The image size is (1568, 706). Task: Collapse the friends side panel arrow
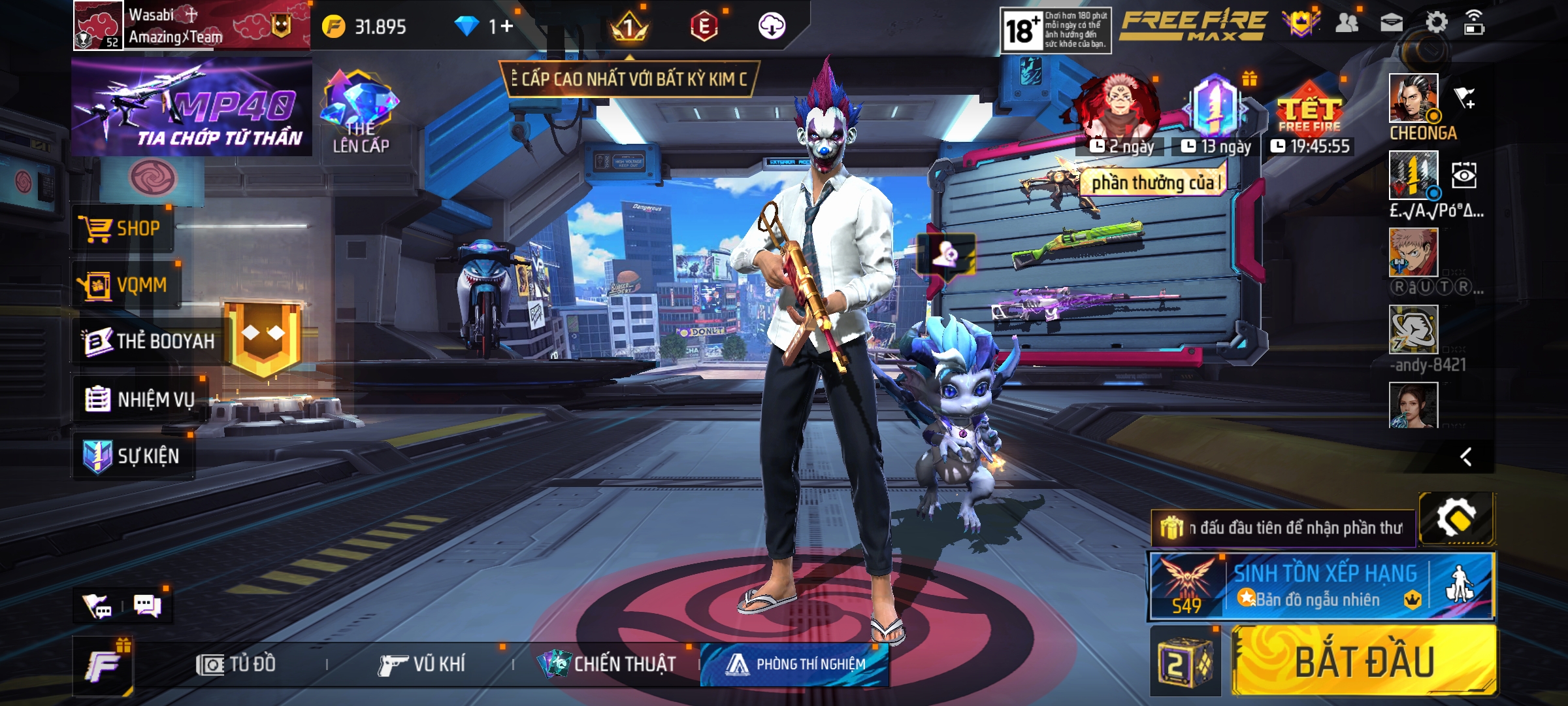pos(1465,456)
